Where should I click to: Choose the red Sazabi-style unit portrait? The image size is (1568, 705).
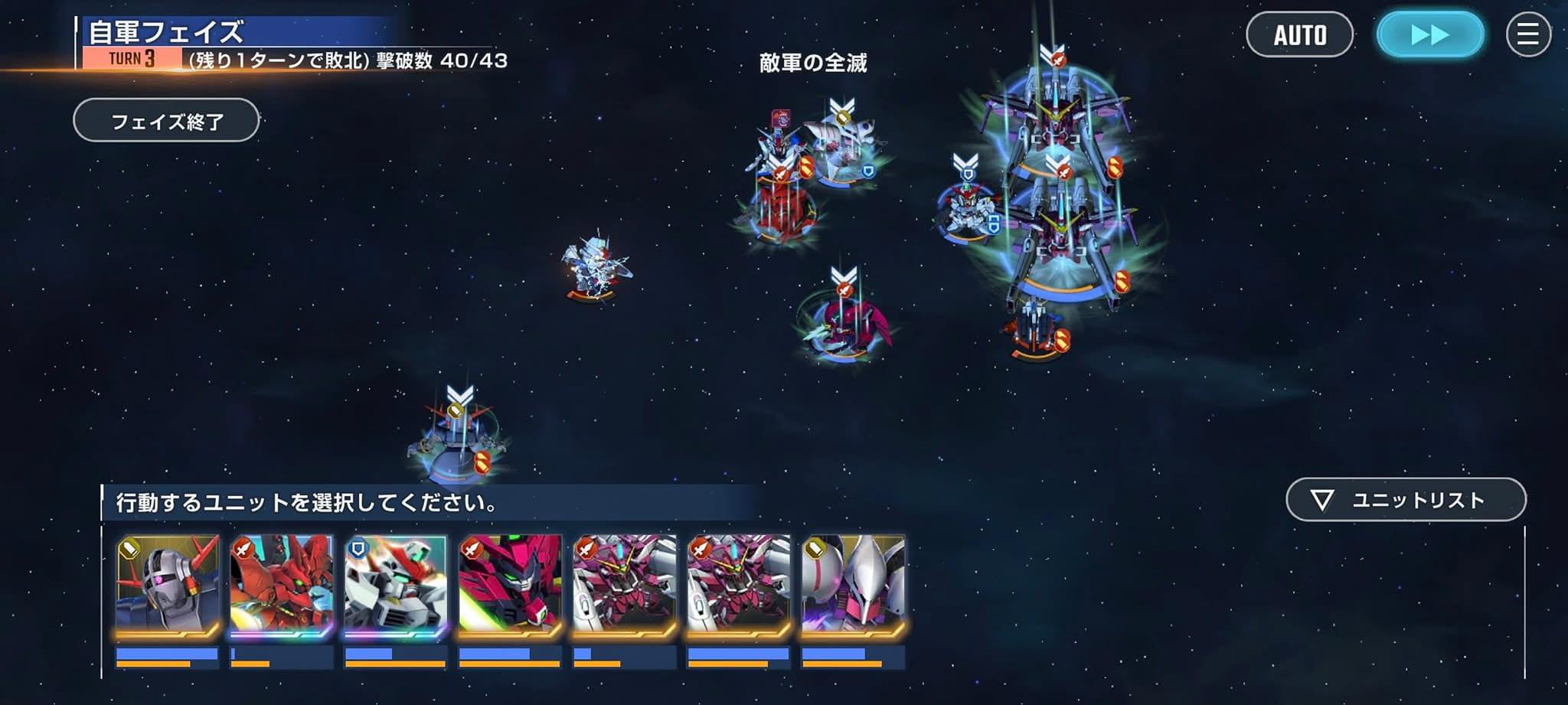tap(282, 586)
